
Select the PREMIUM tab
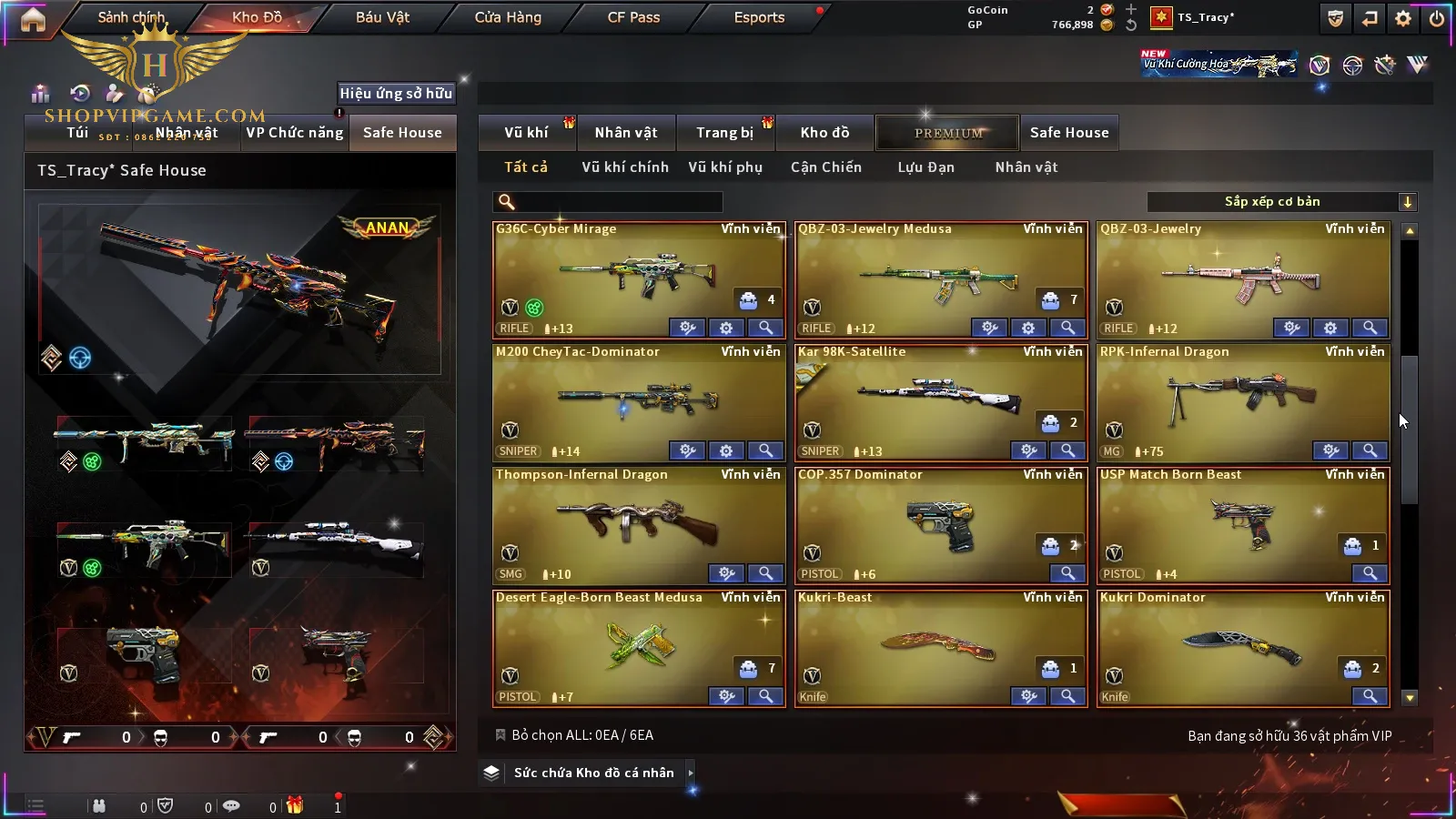[x=948, y=133]
